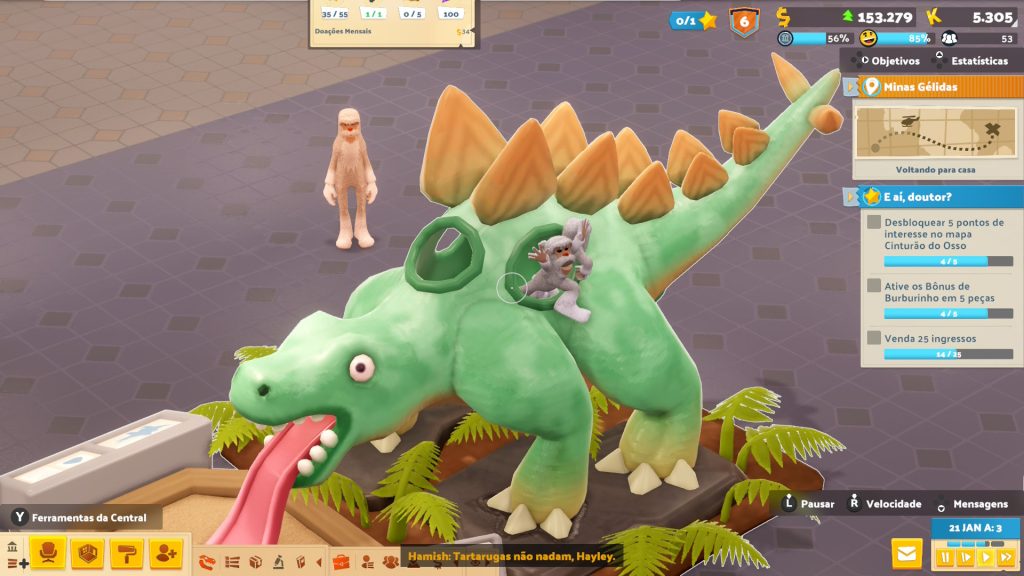Screen dimensions: 1024x576
Task: Open the red briefcase toolbar icon
Action: (340, 561)
